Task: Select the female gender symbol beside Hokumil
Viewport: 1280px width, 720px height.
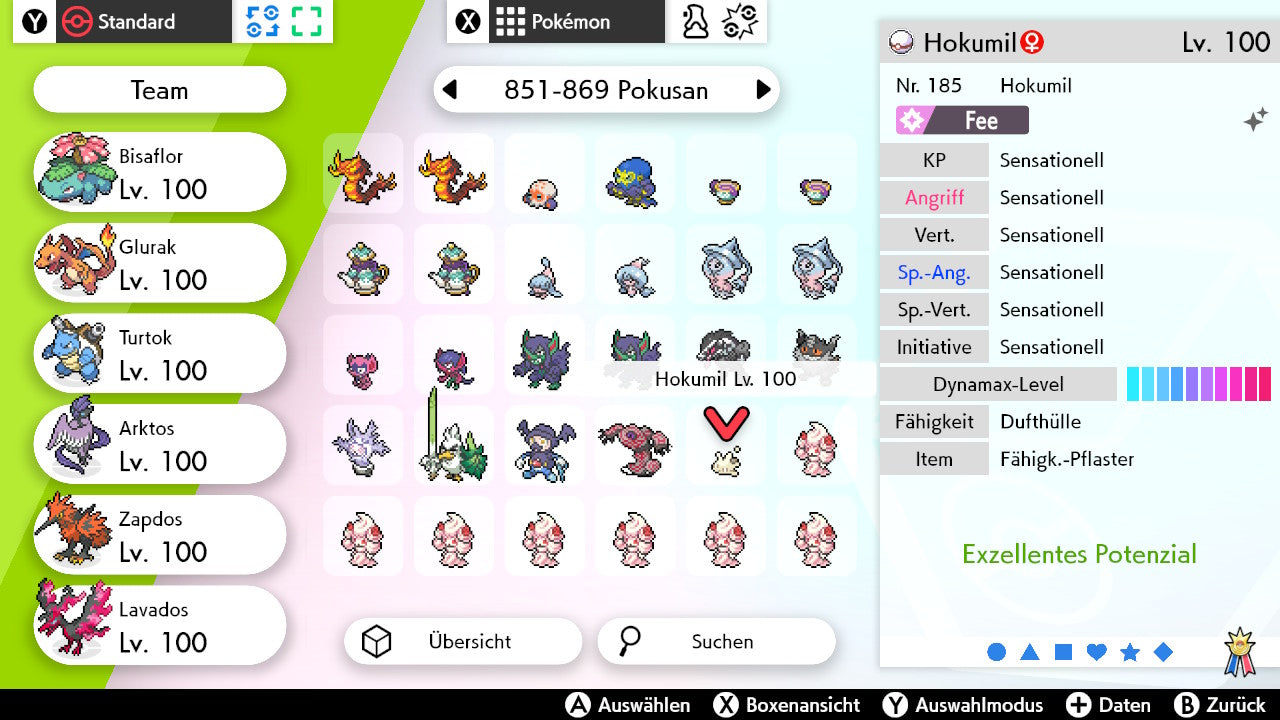Action: click(x=1030, y=43)
